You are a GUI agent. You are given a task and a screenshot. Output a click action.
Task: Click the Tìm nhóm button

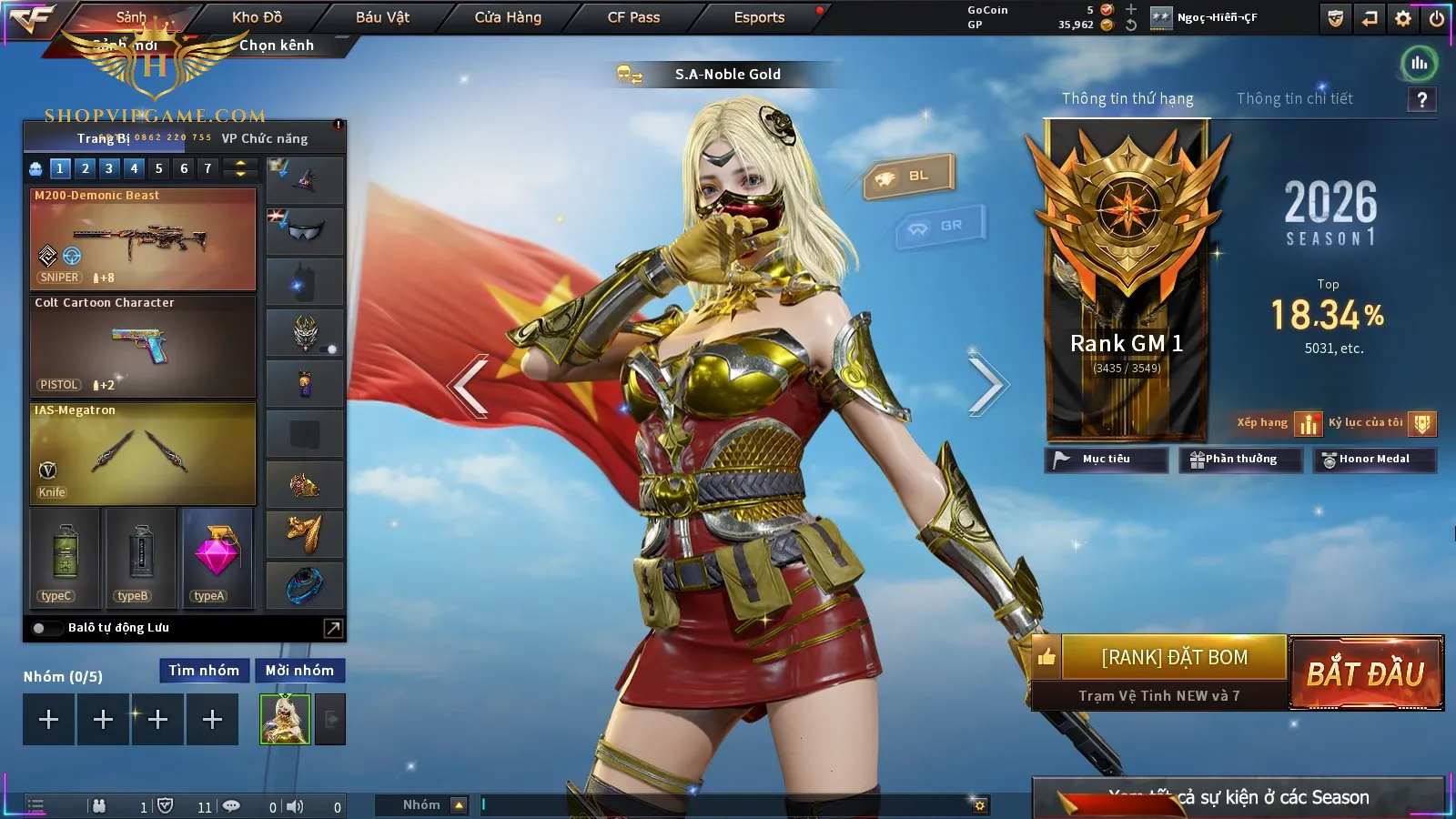click(204, 671)
